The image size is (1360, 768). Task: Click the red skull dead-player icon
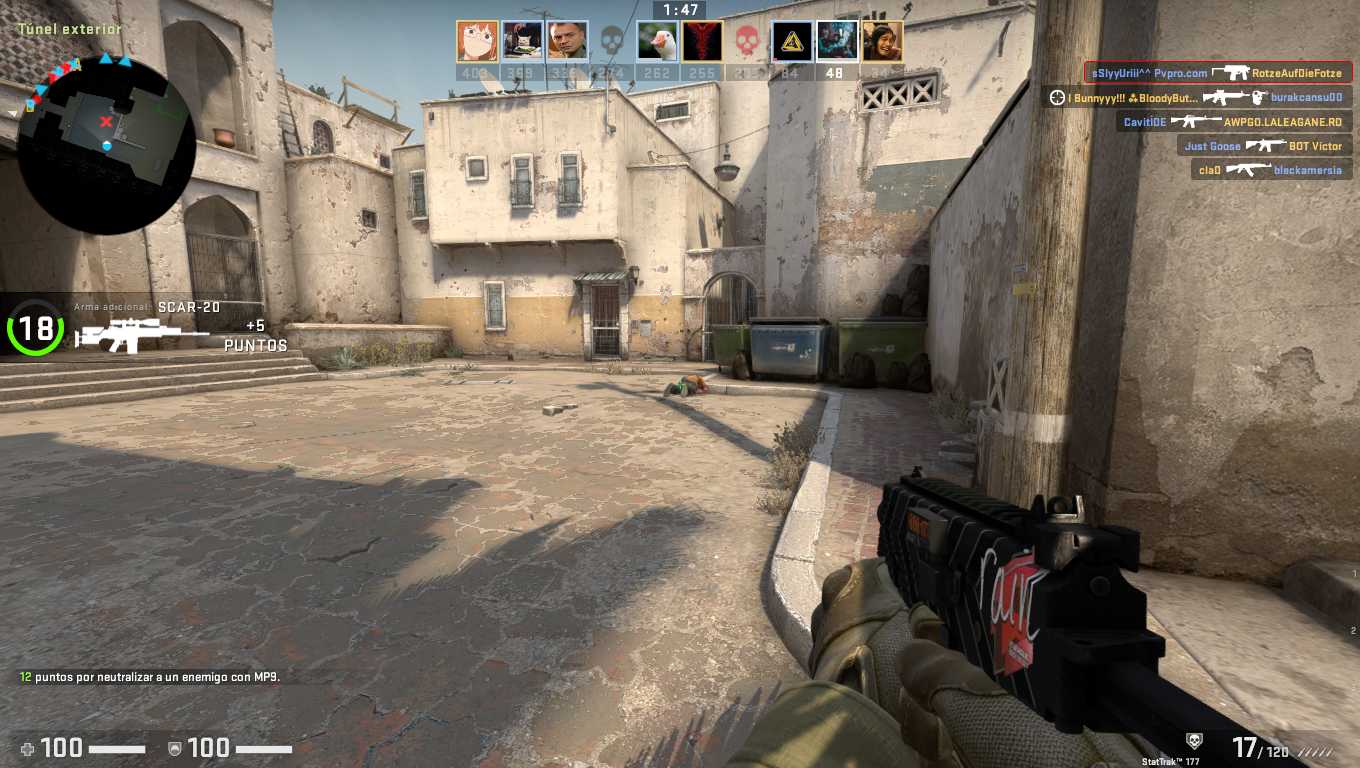coord(747,42)
